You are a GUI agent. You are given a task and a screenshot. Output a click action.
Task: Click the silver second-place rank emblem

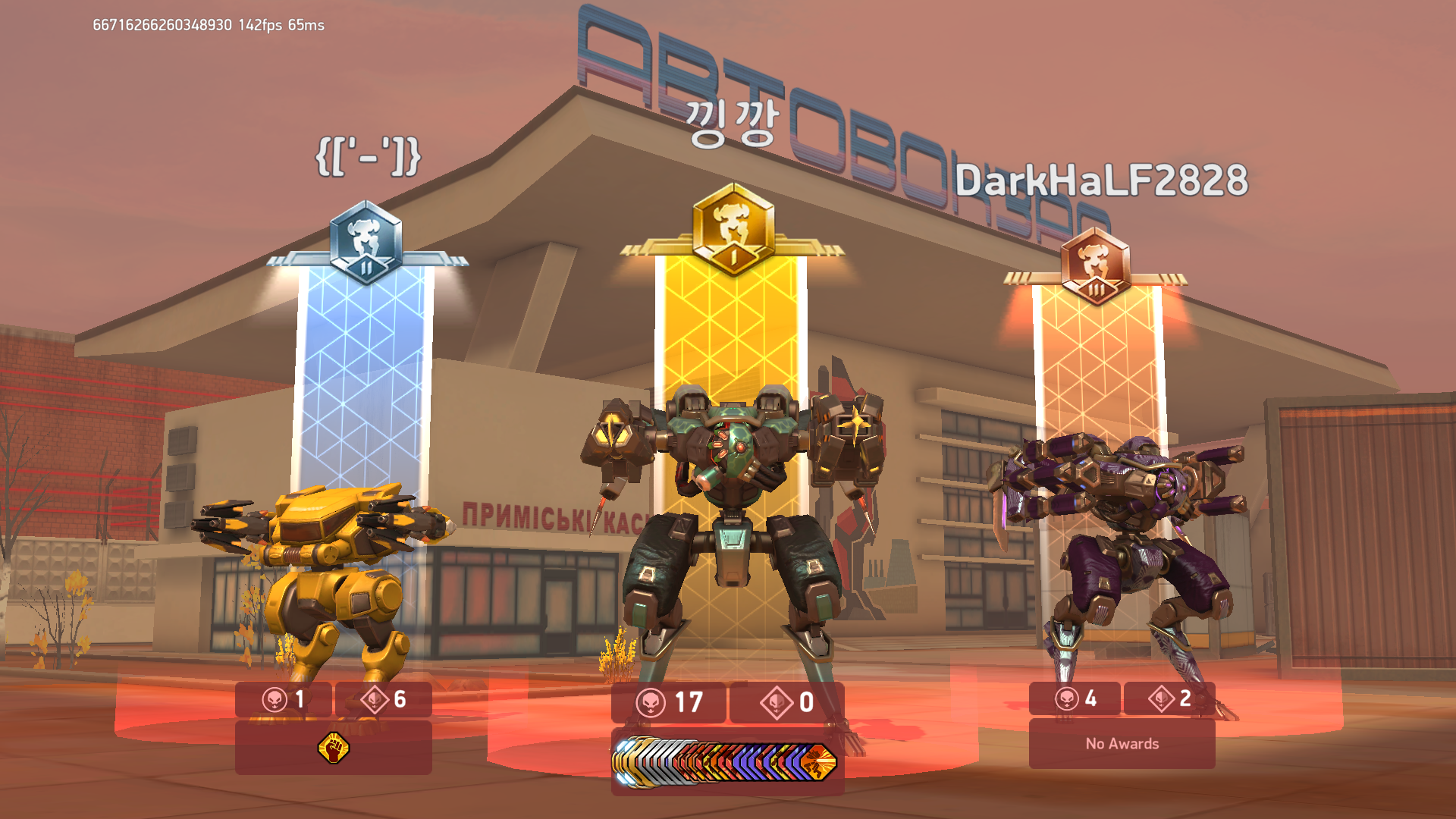pyautogui.click(x=366, y=242)
